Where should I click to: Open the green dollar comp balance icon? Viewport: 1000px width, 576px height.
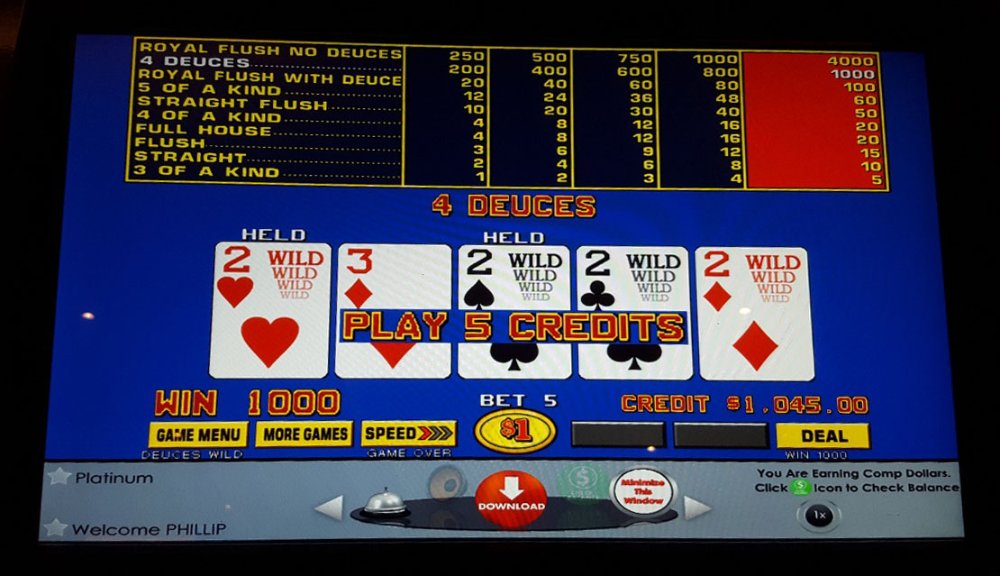[580, 482]
